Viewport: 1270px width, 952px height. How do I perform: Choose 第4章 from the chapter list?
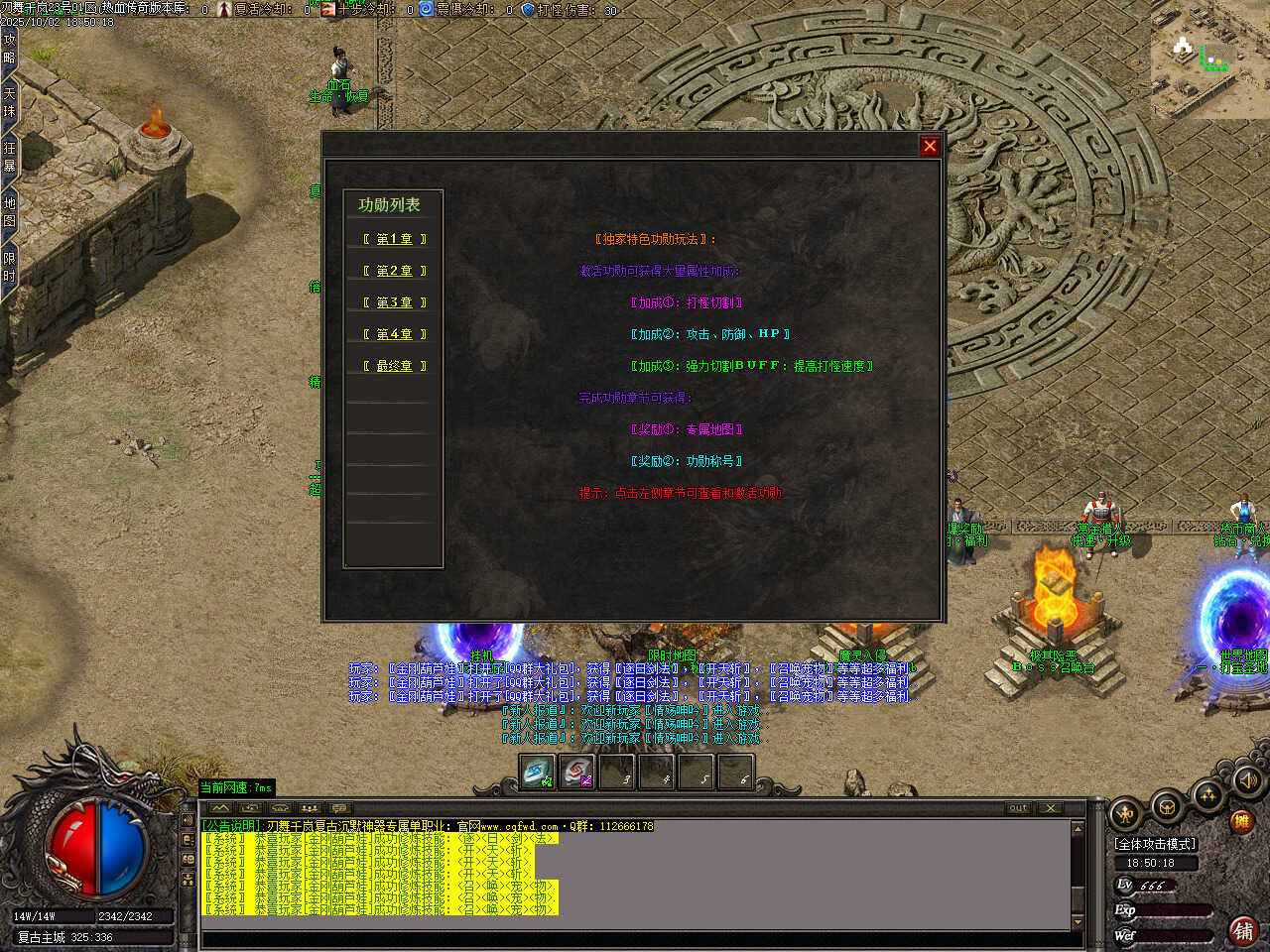(394, 334)
